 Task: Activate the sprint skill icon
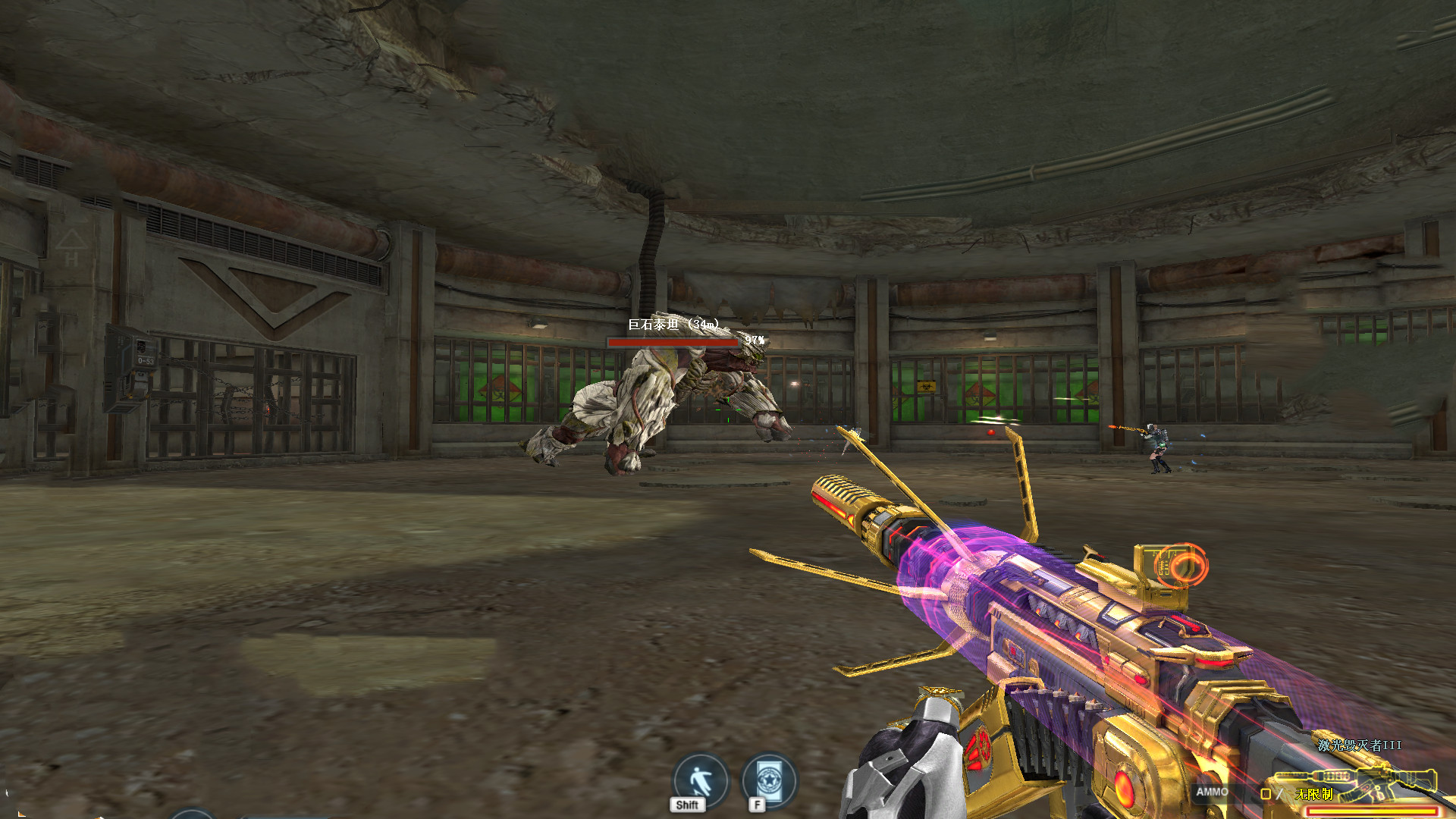700,780
